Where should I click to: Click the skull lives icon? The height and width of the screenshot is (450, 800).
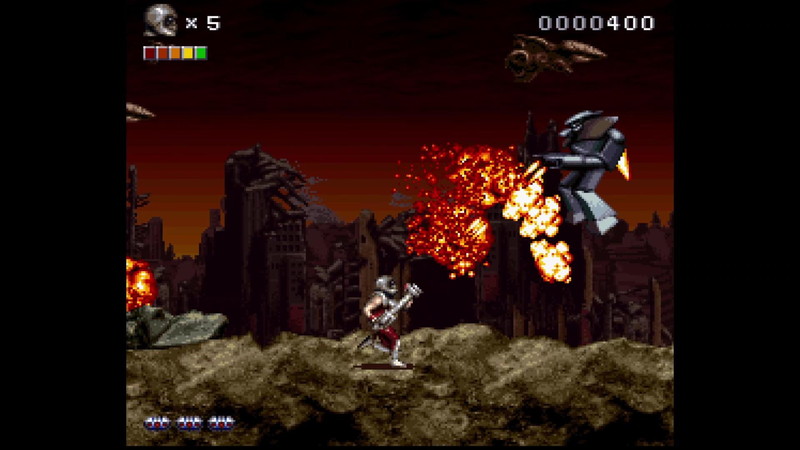click(160, 21)
